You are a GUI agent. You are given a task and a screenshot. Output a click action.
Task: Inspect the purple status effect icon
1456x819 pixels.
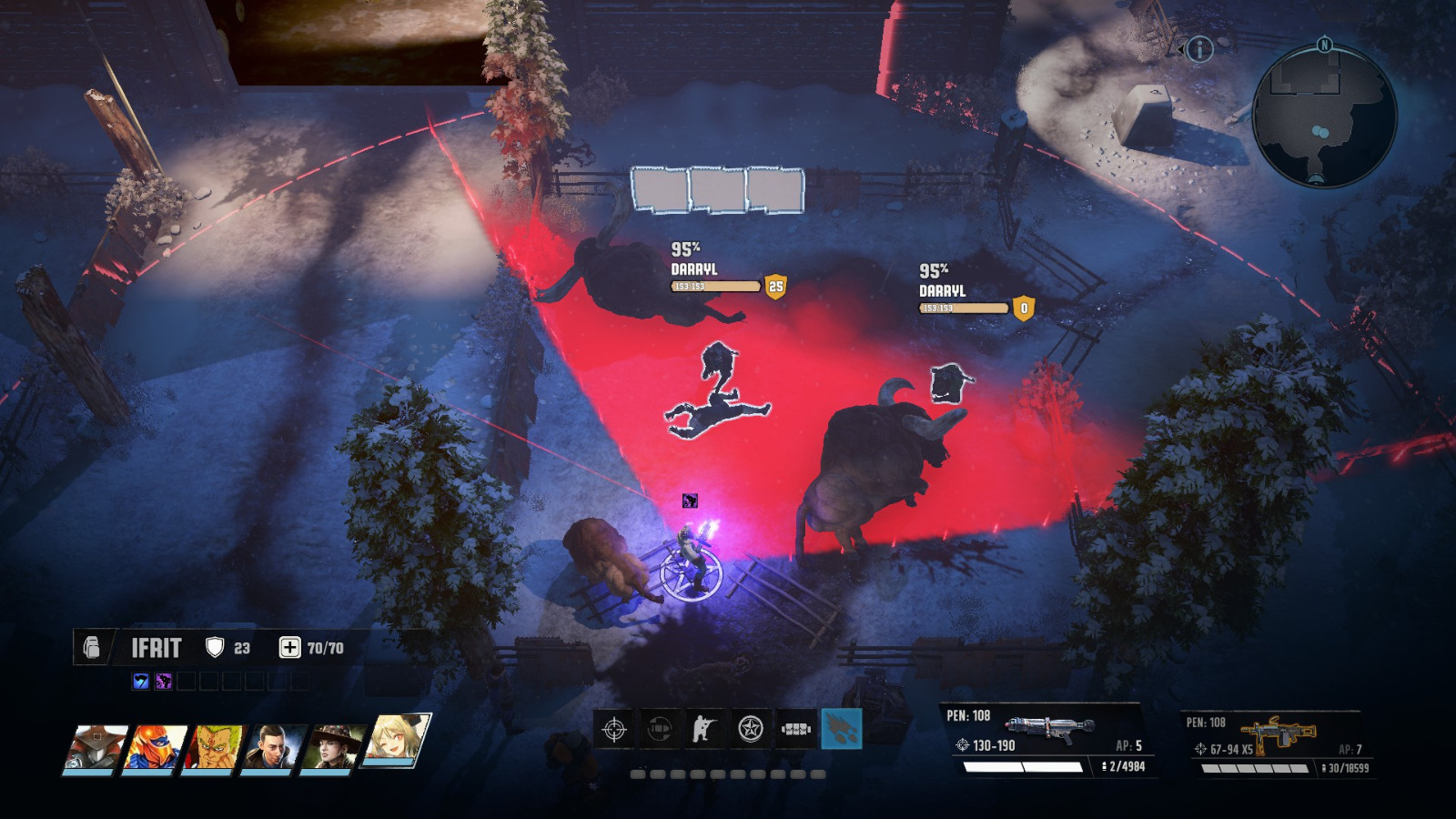(x=164, y=681)
